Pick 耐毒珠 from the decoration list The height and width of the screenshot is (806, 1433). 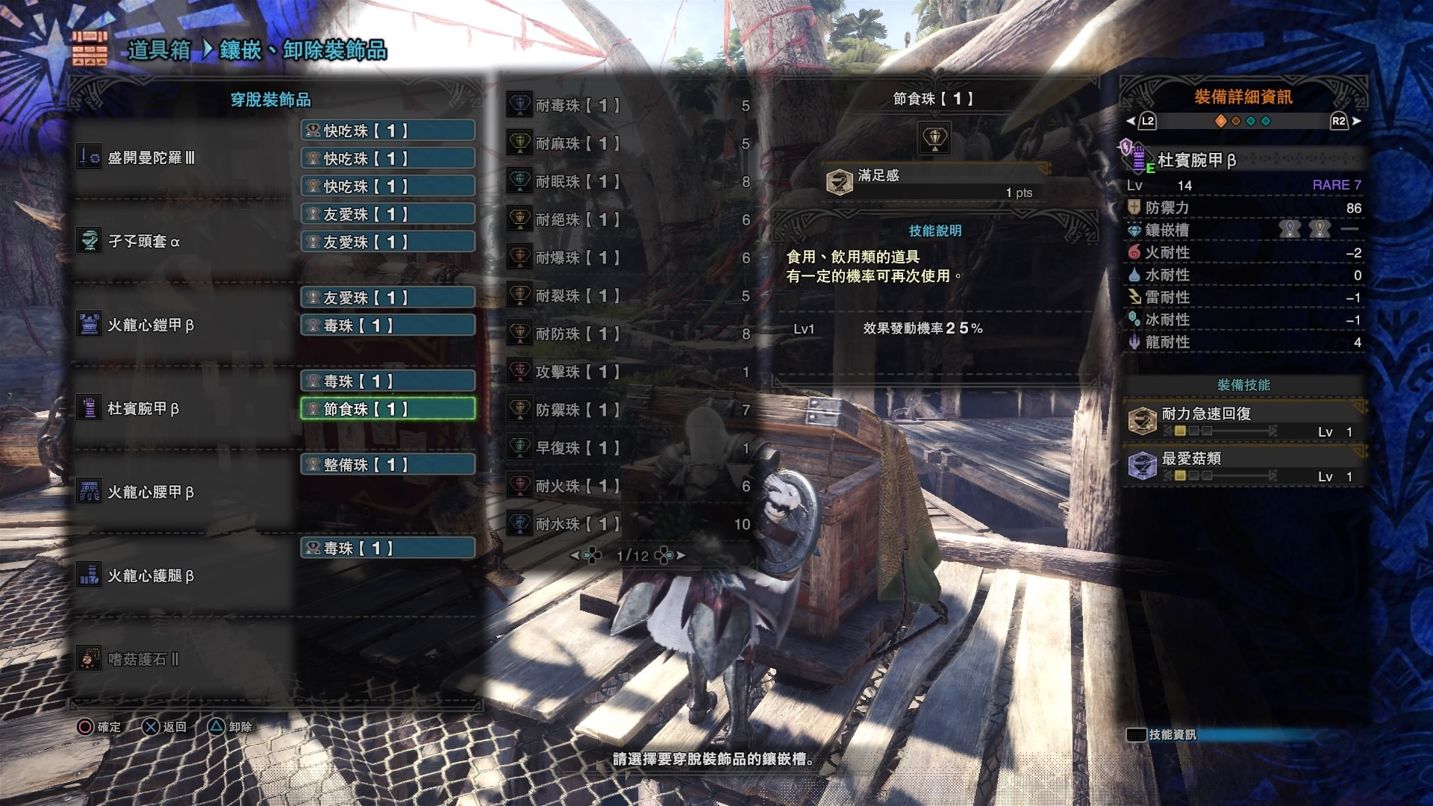point(627,106)
